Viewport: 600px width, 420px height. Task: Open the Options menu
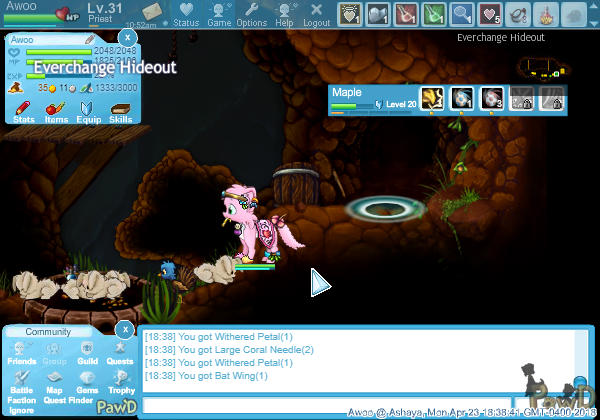coord(251,14)
